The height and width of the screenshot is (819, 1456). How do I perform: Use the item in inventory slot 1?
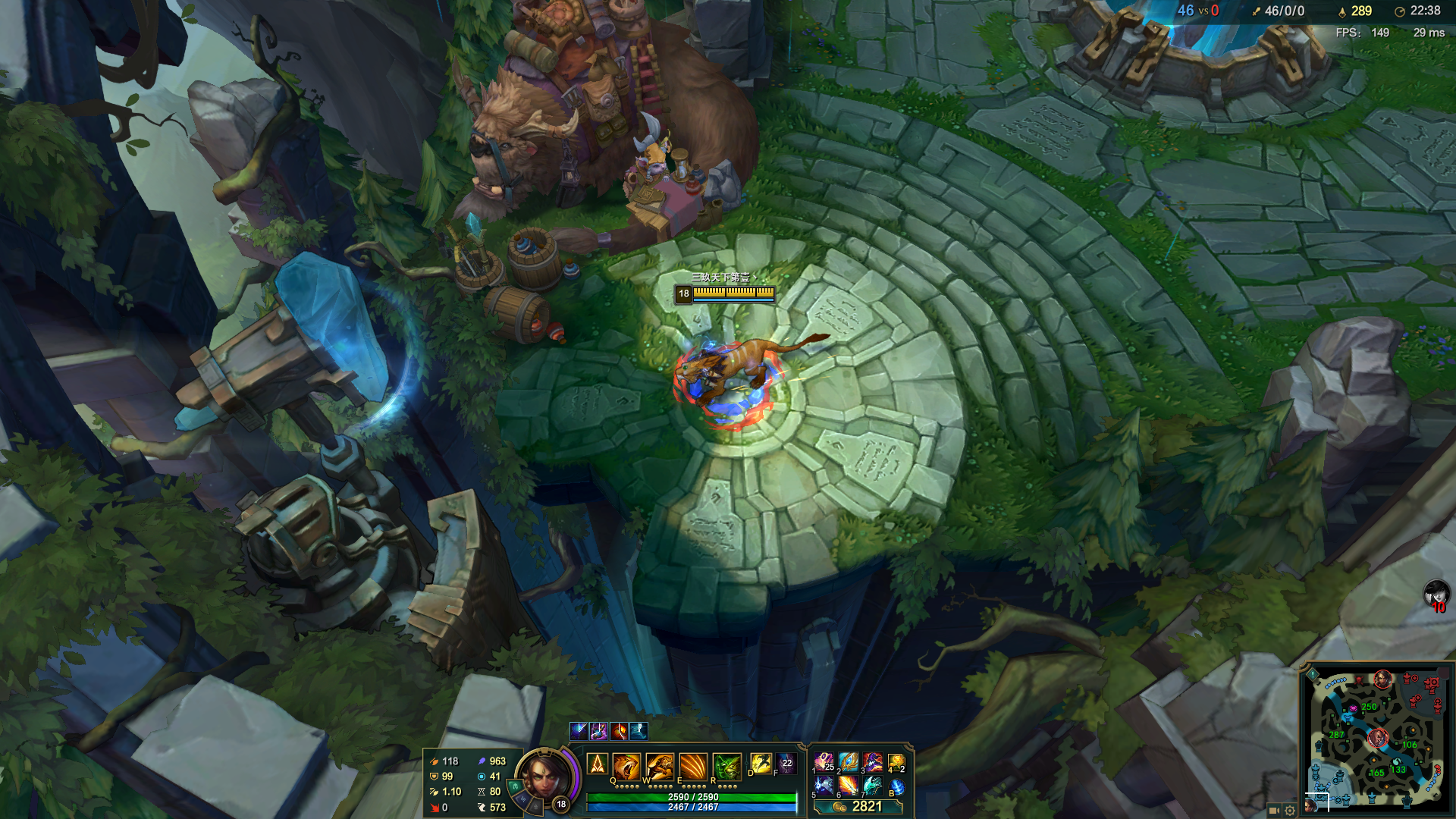point(824,762)
